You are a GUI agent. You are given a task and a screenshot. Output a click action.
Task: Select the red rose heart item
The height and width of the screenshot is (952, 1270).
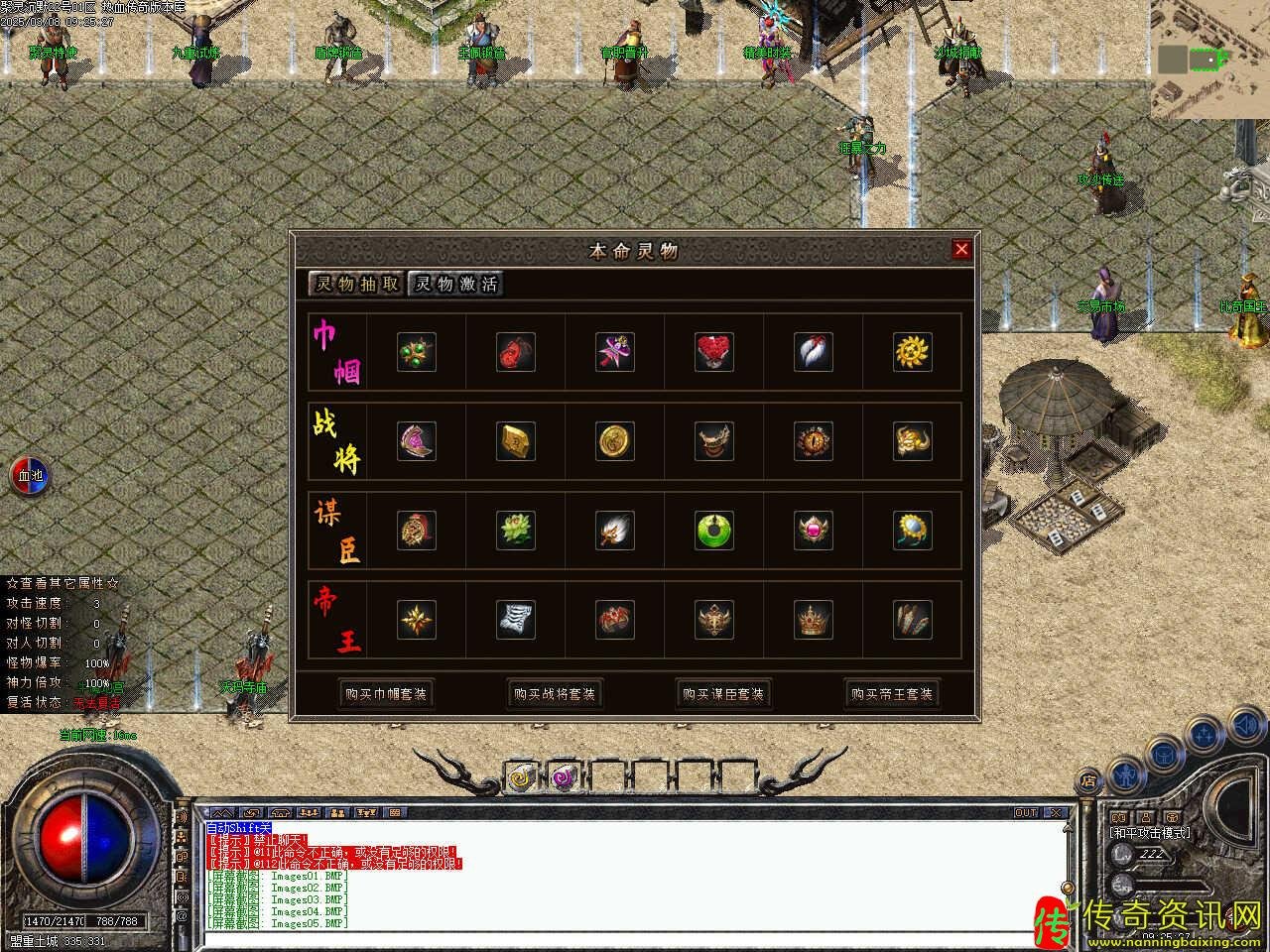pyautogui.click(x=714, y=352)
